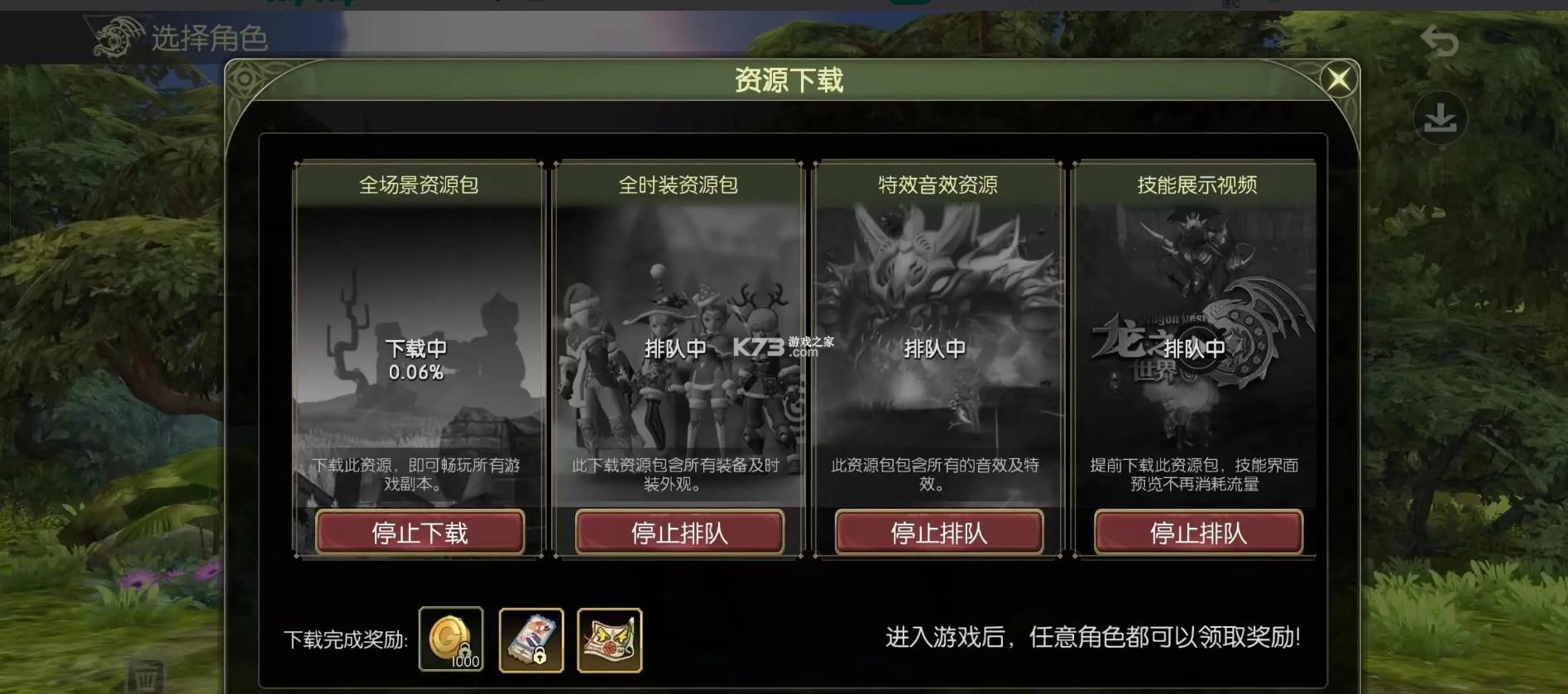Select the locked card pack reward icon
Image resolution: width=1568 pixels, height=694 pixels.
click(531, 639)
